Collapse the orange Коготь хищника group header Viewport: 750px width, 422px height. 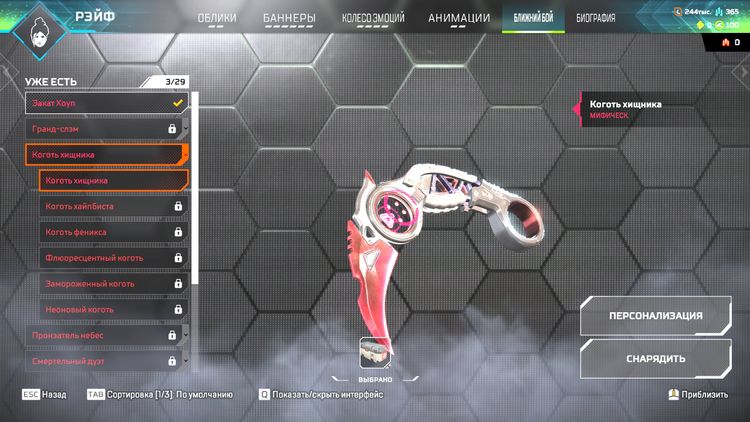[x=106, y=155]
